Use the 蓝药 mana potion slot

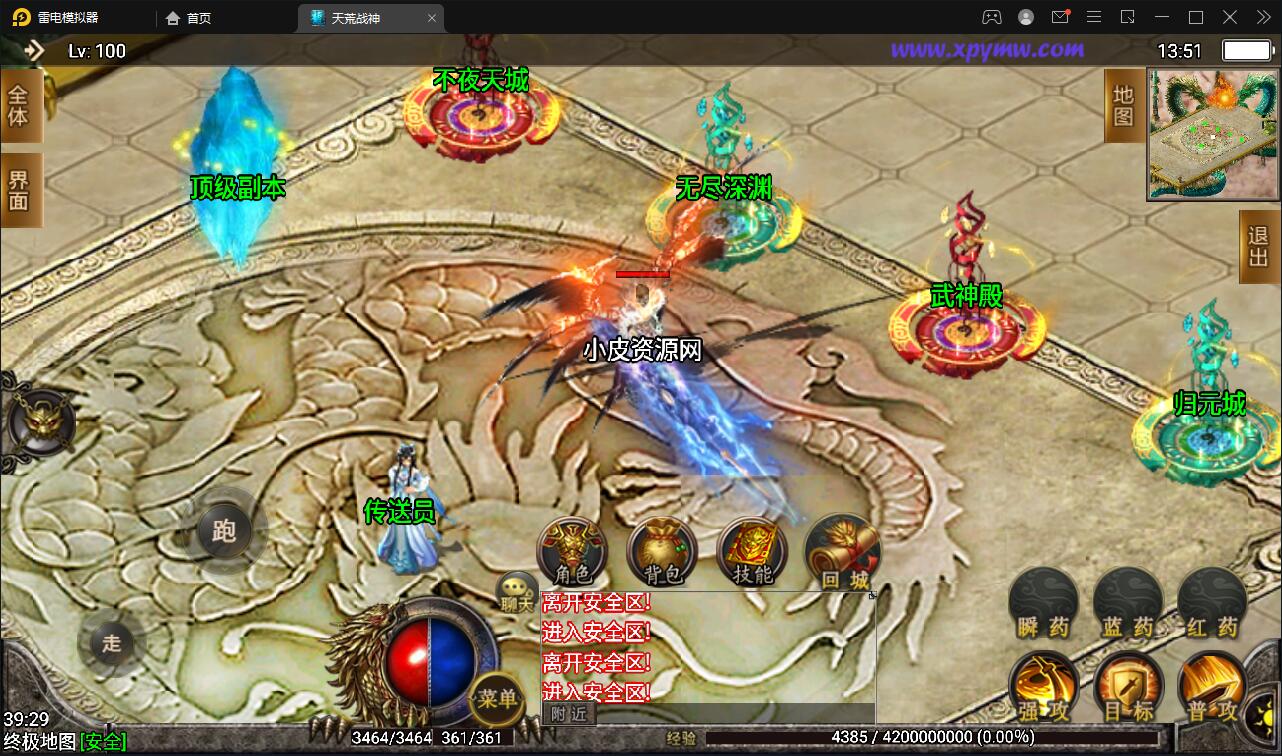(1128, 600)
